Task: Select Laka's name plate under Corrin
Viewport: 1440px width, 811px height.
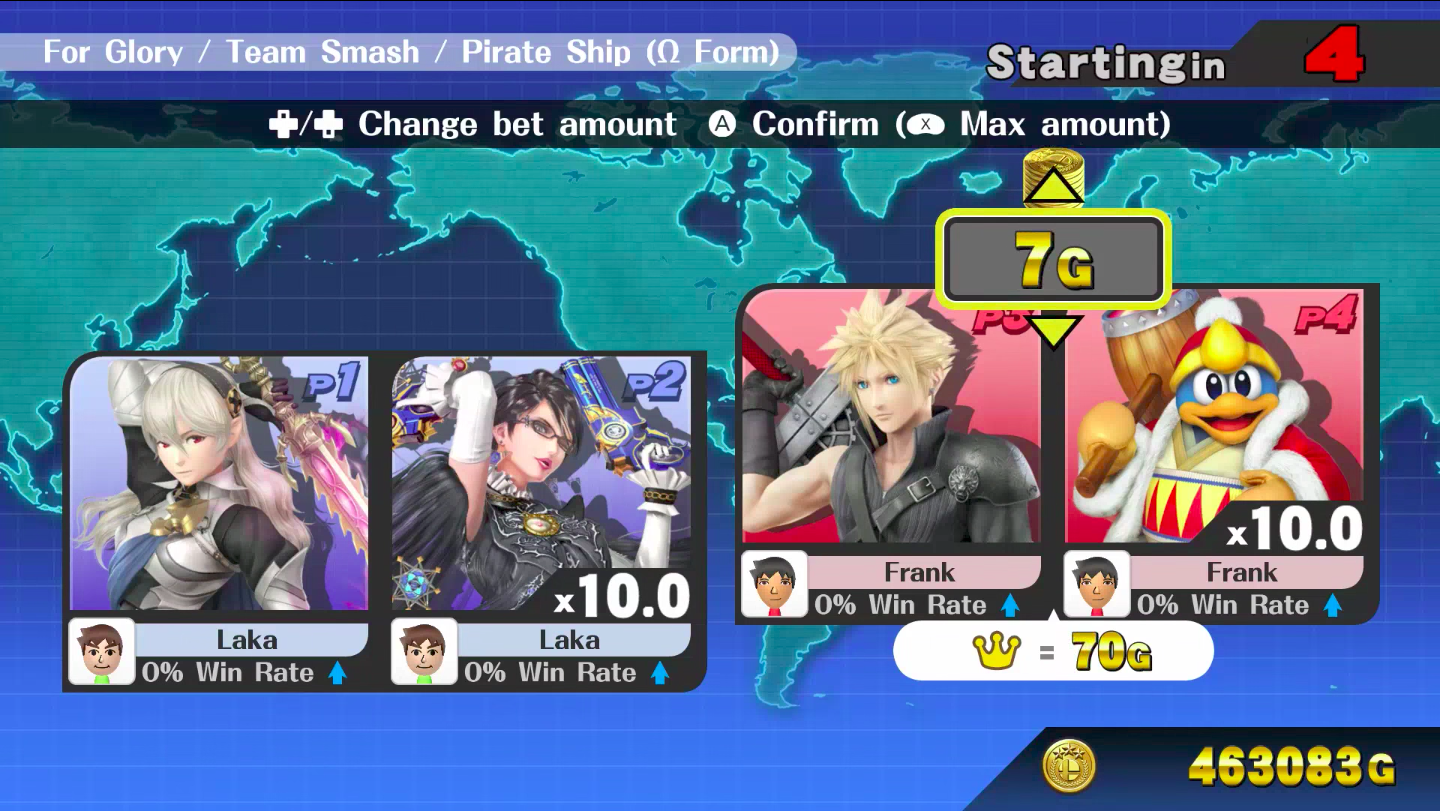Action: point(247,640)
